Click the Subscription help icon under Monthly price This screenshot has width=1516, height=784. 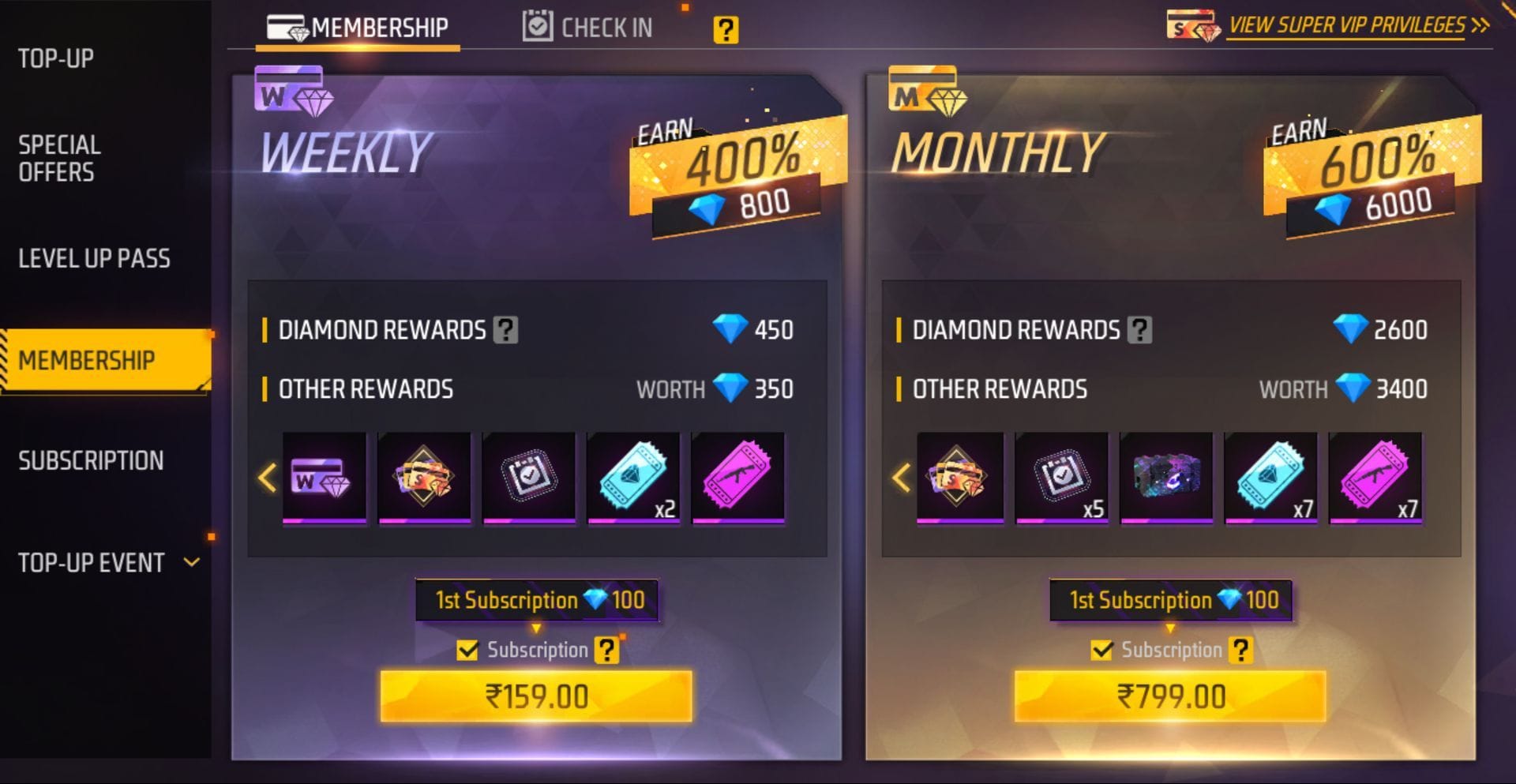1241,649
